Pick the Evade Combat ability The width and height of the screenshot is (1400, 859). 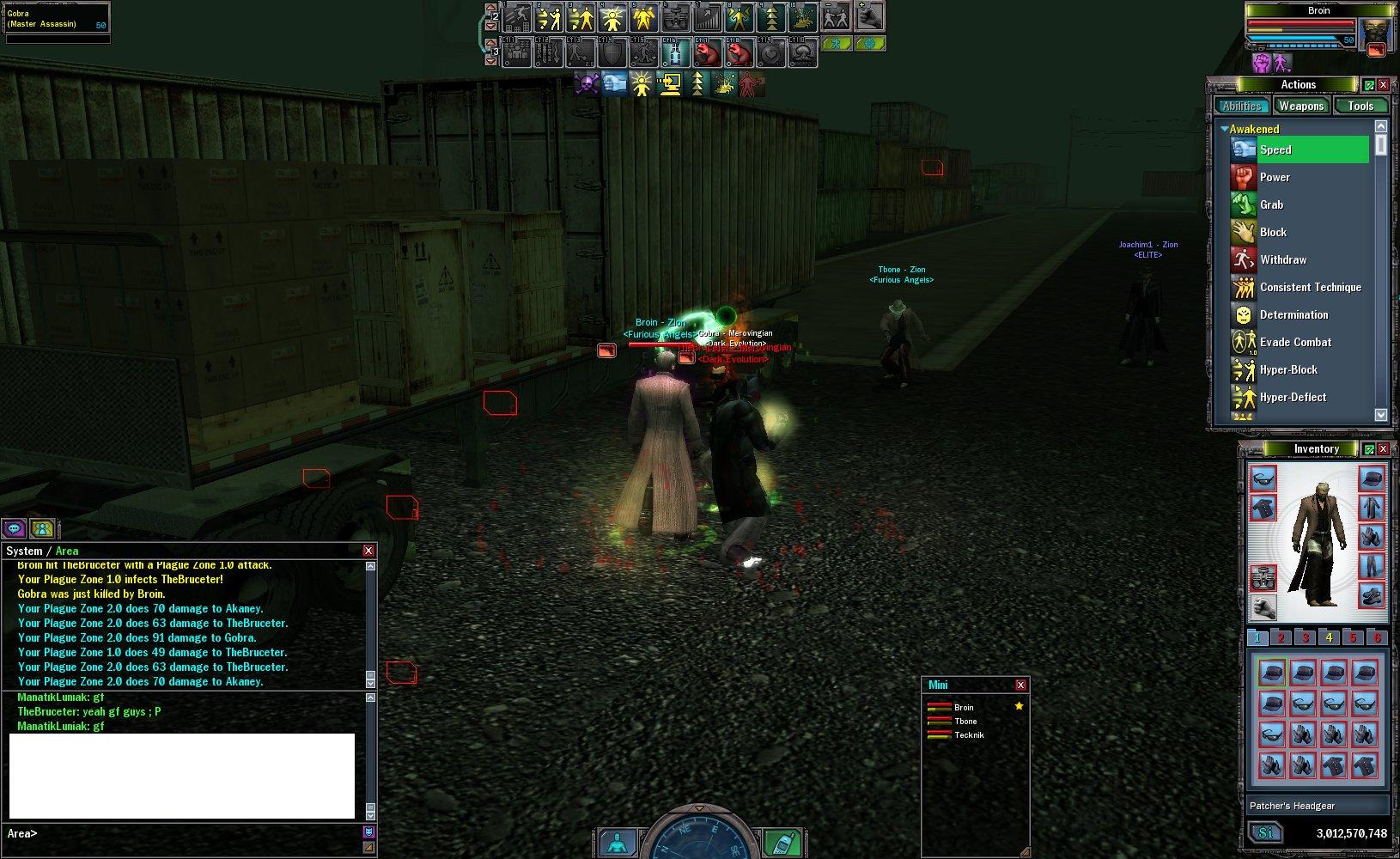pyautogui.click(x=1294, y=342)
